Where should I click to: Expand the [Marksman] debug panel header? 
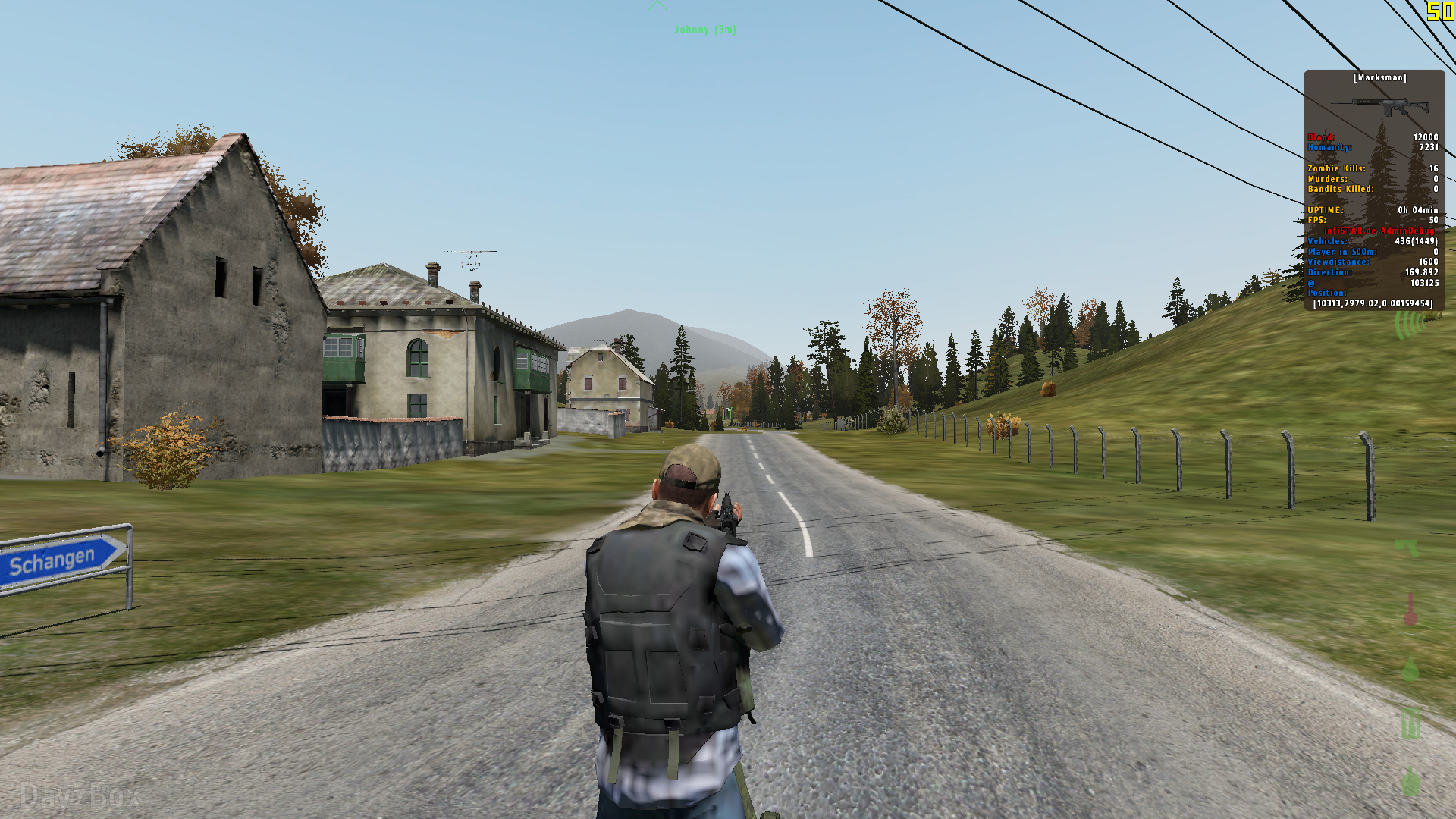click(1380, 77)
